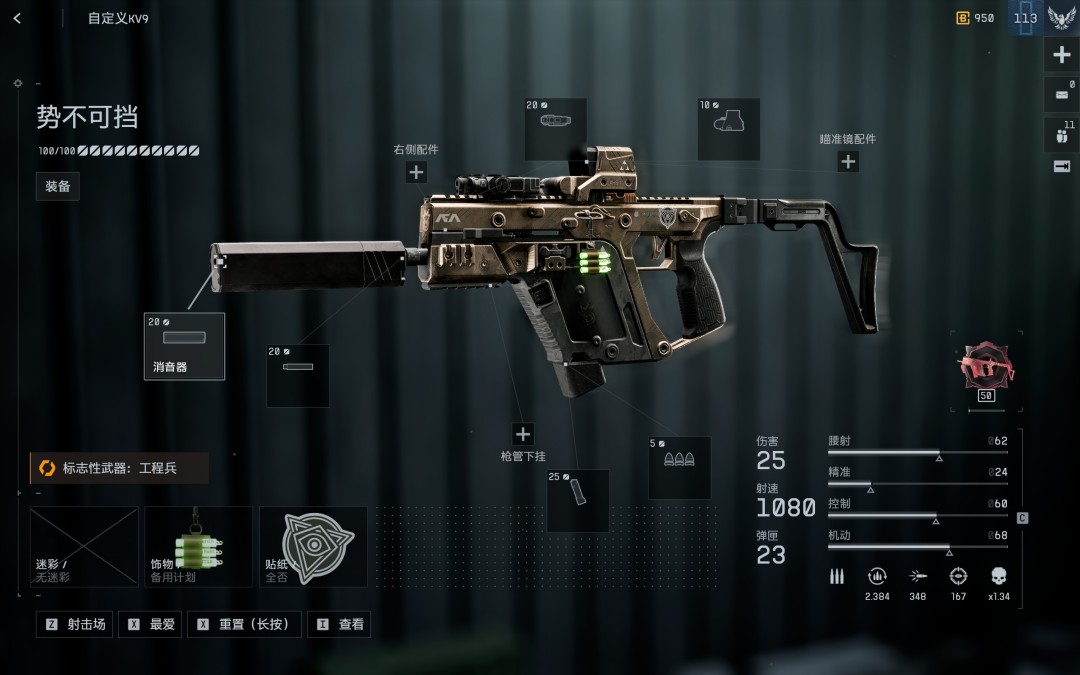Click the 重置 reset button
Screen dimensions: 1080x675
coord(244,624)
